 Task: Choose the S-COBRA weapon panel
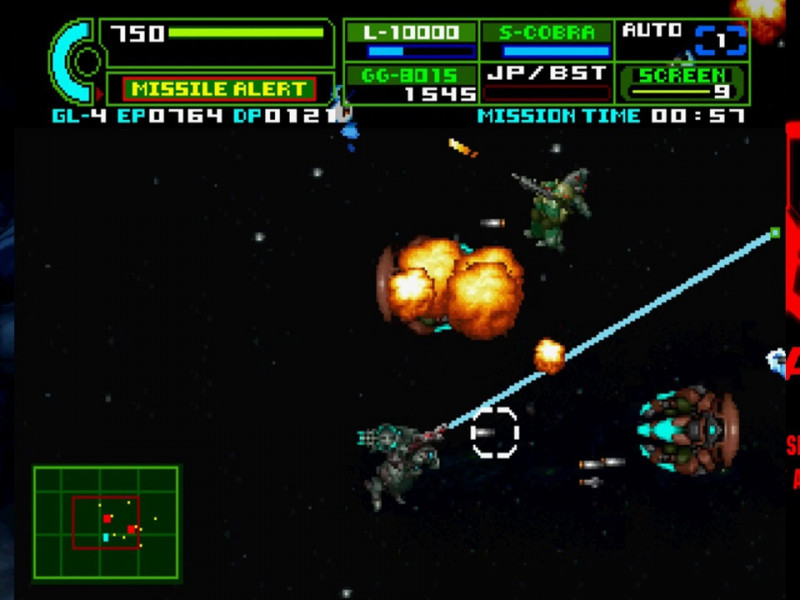tap(546, 40)
